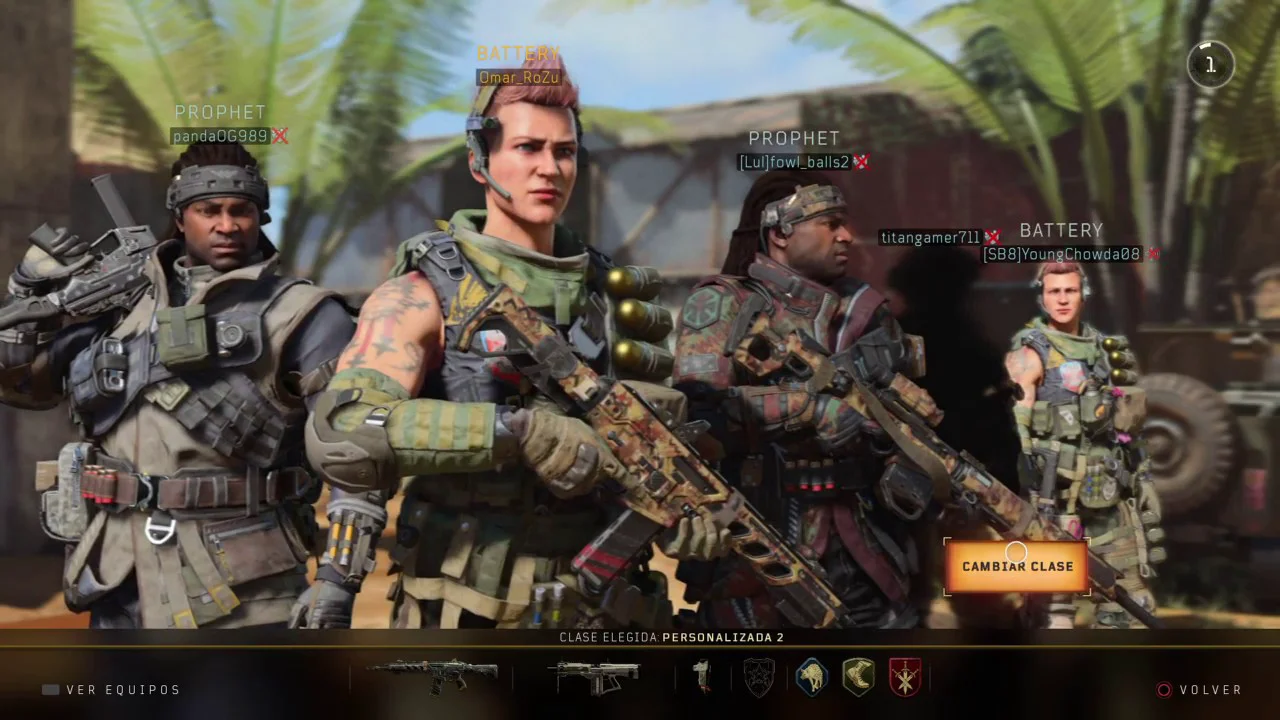
Task: Select the primary assault rifle slot
Action: [432, 676]
